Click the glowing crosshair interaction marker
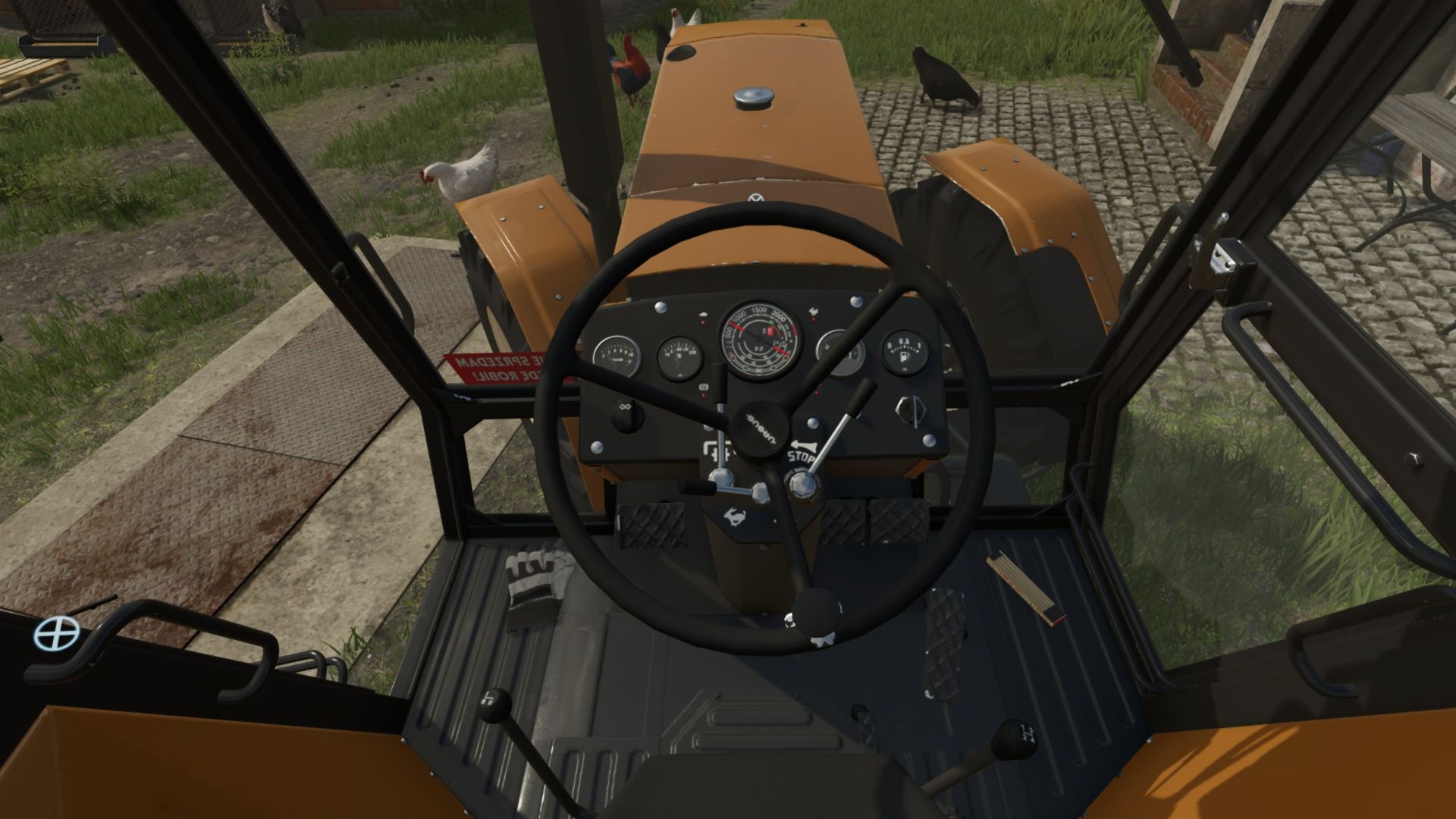Image resolution: width=1456 pixels, height=819 pixels. click(x=56, y=633)
